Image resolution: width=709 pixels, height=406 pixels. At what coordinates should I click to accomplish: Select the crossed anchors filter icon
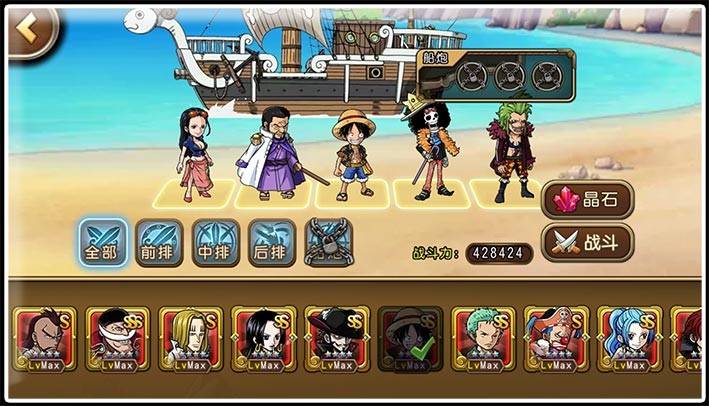pyautogui.click(x=328, y=241)
